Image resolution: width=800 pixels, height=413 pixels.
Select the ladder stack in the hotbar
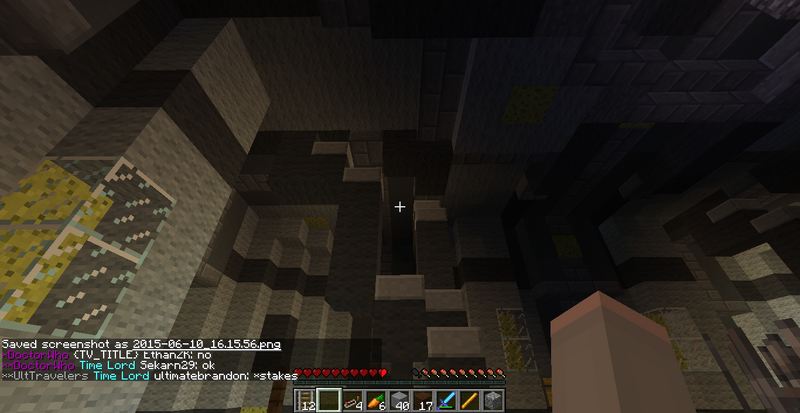(308, 401)
